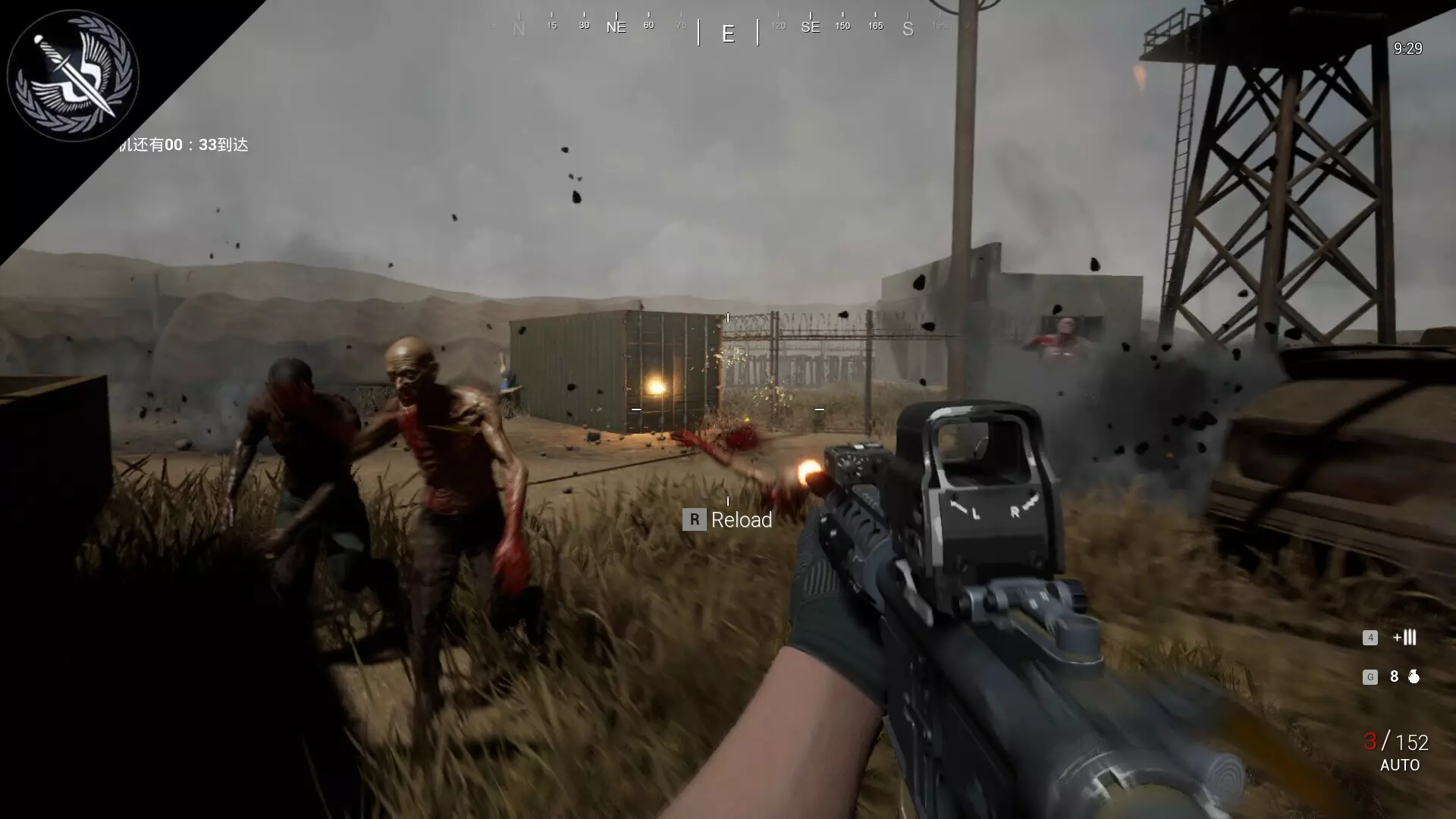Toggle the NE compass heading marker
The width and height of the screenshot is (1456, 819).
tap(617, 27)
